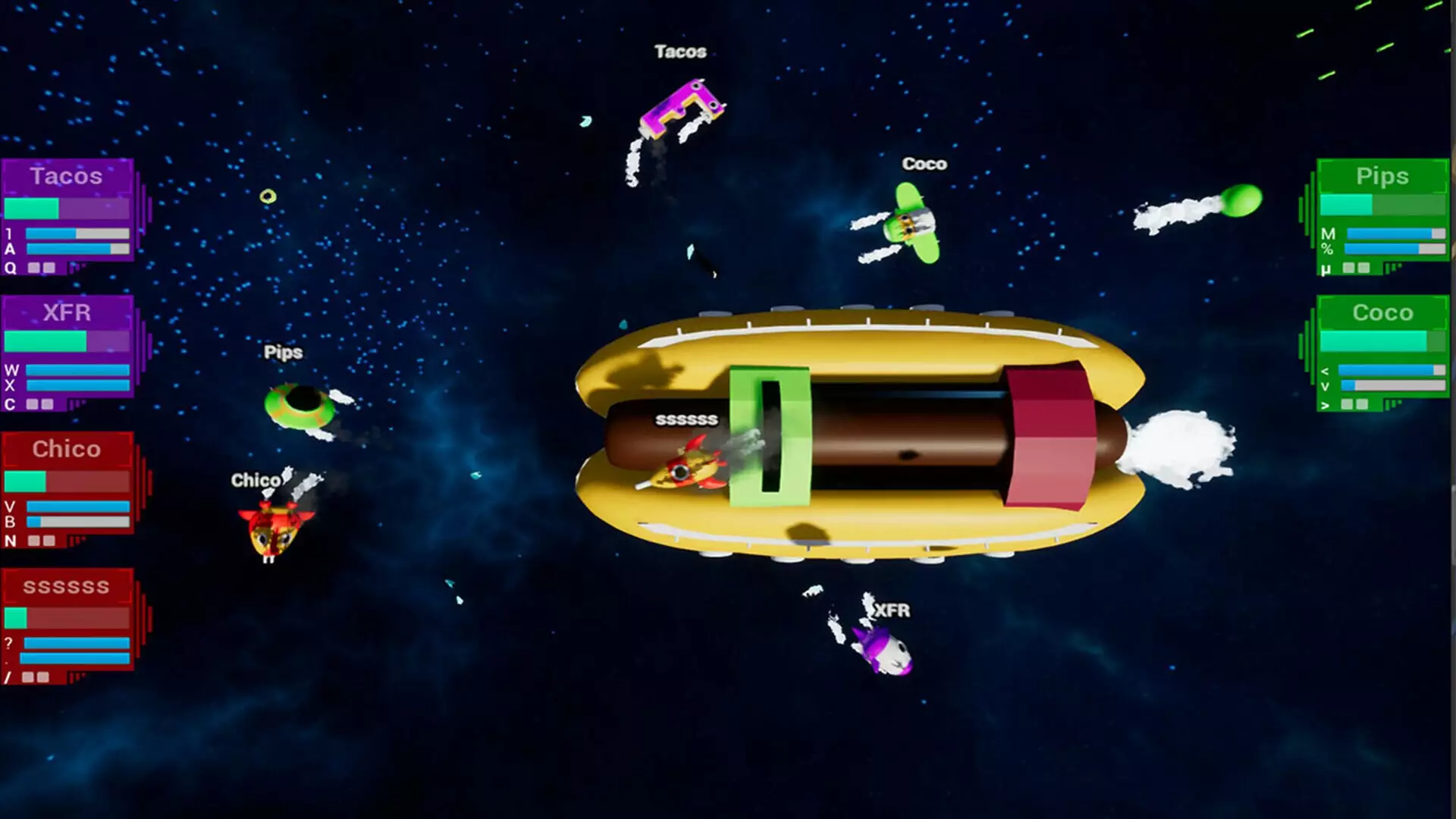
Task: Click sssssss' rocket on the hot dog
Action: pos(686,470)
